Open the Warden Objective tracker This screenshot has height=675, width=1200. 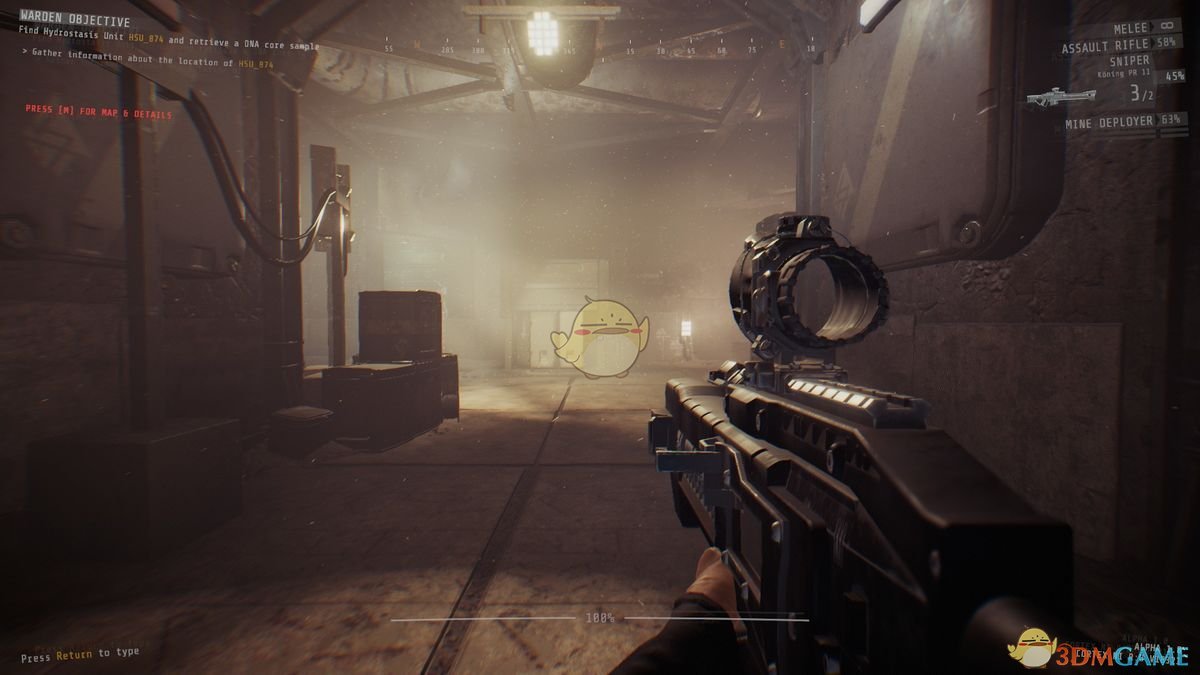click(75, 21)
